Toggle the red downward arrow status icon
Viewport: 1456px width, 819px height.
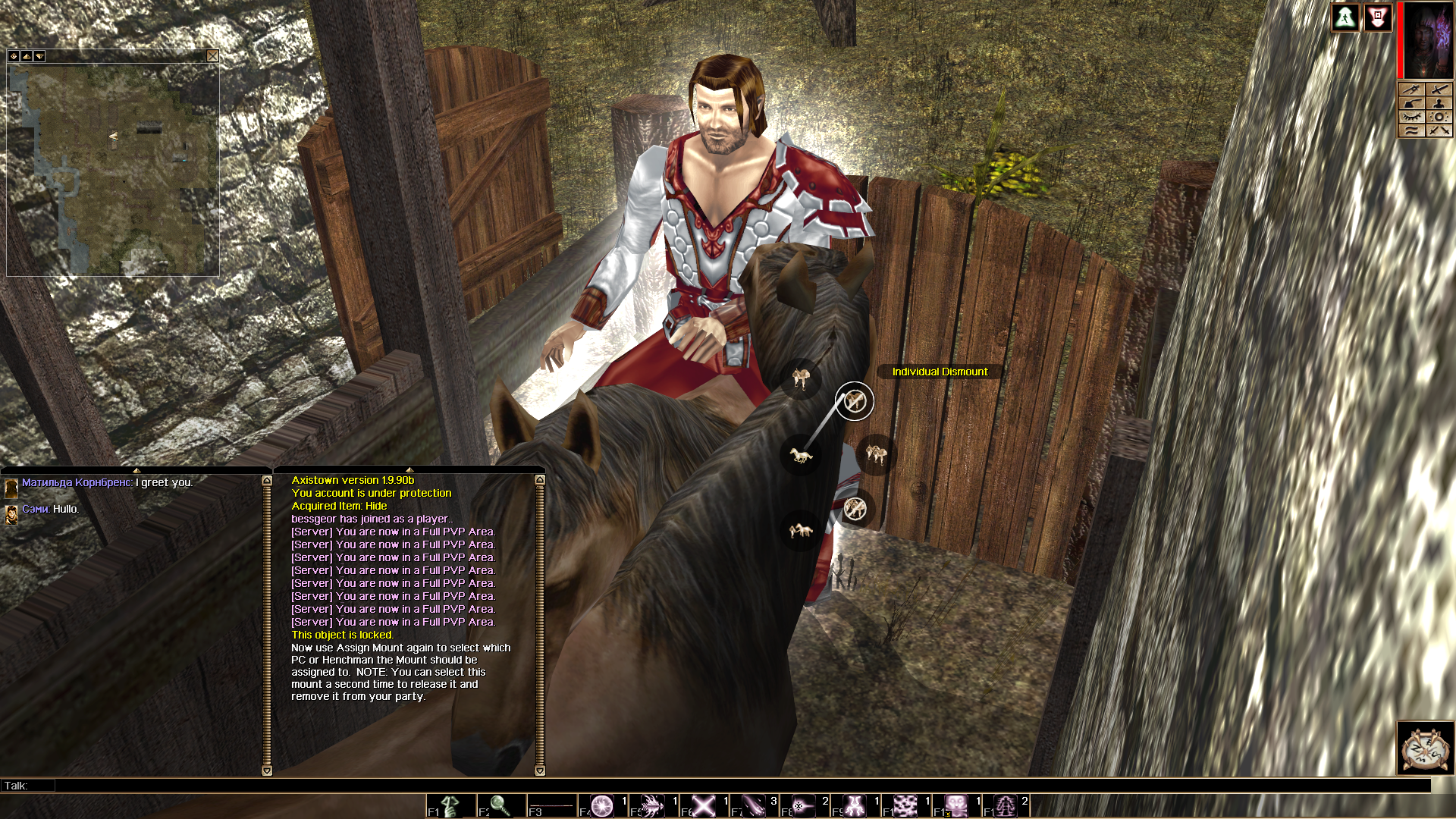click(x=1377, y=18)
